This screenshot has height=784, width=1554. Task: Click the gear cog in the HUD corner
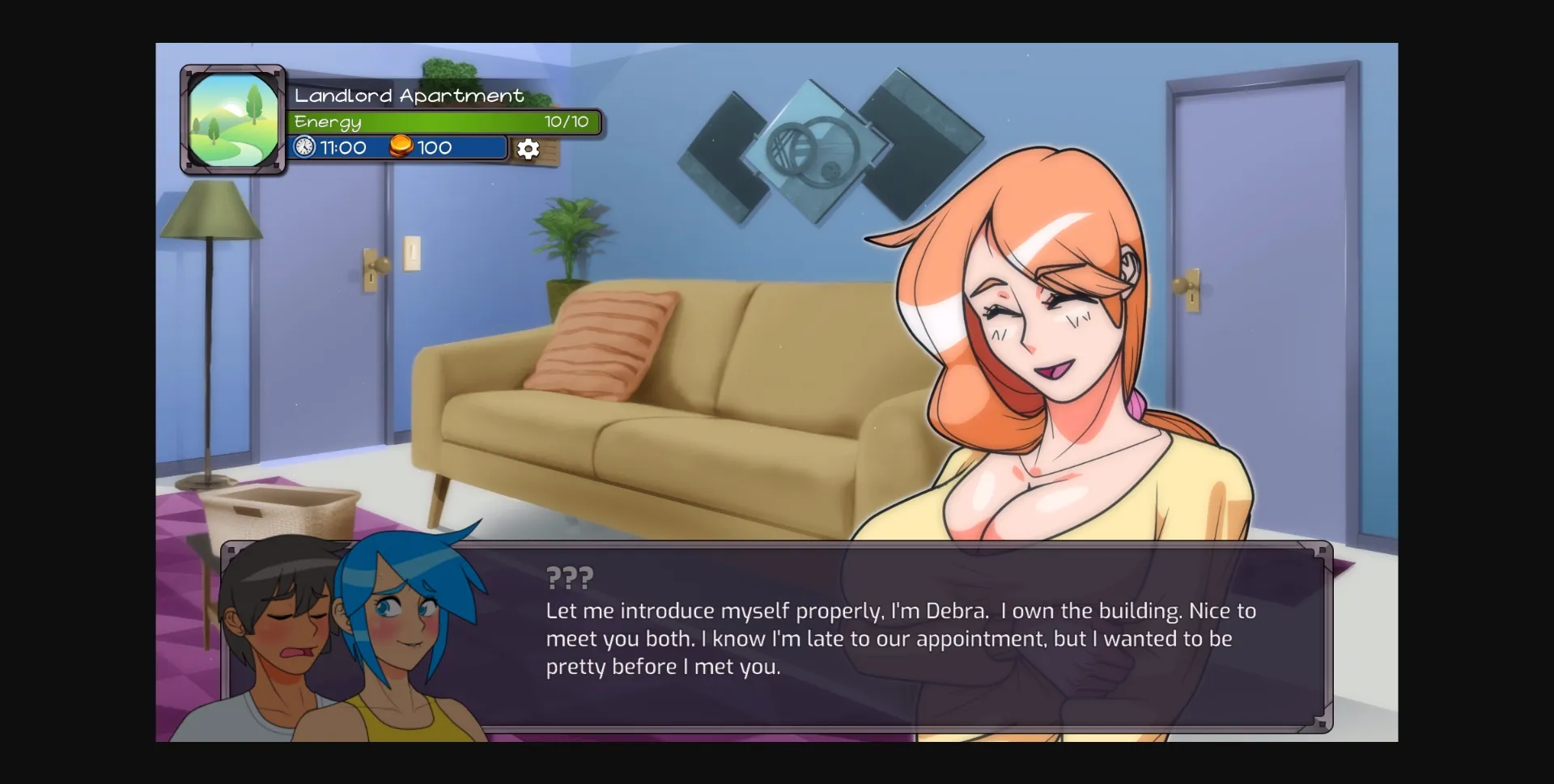(528, 149)
